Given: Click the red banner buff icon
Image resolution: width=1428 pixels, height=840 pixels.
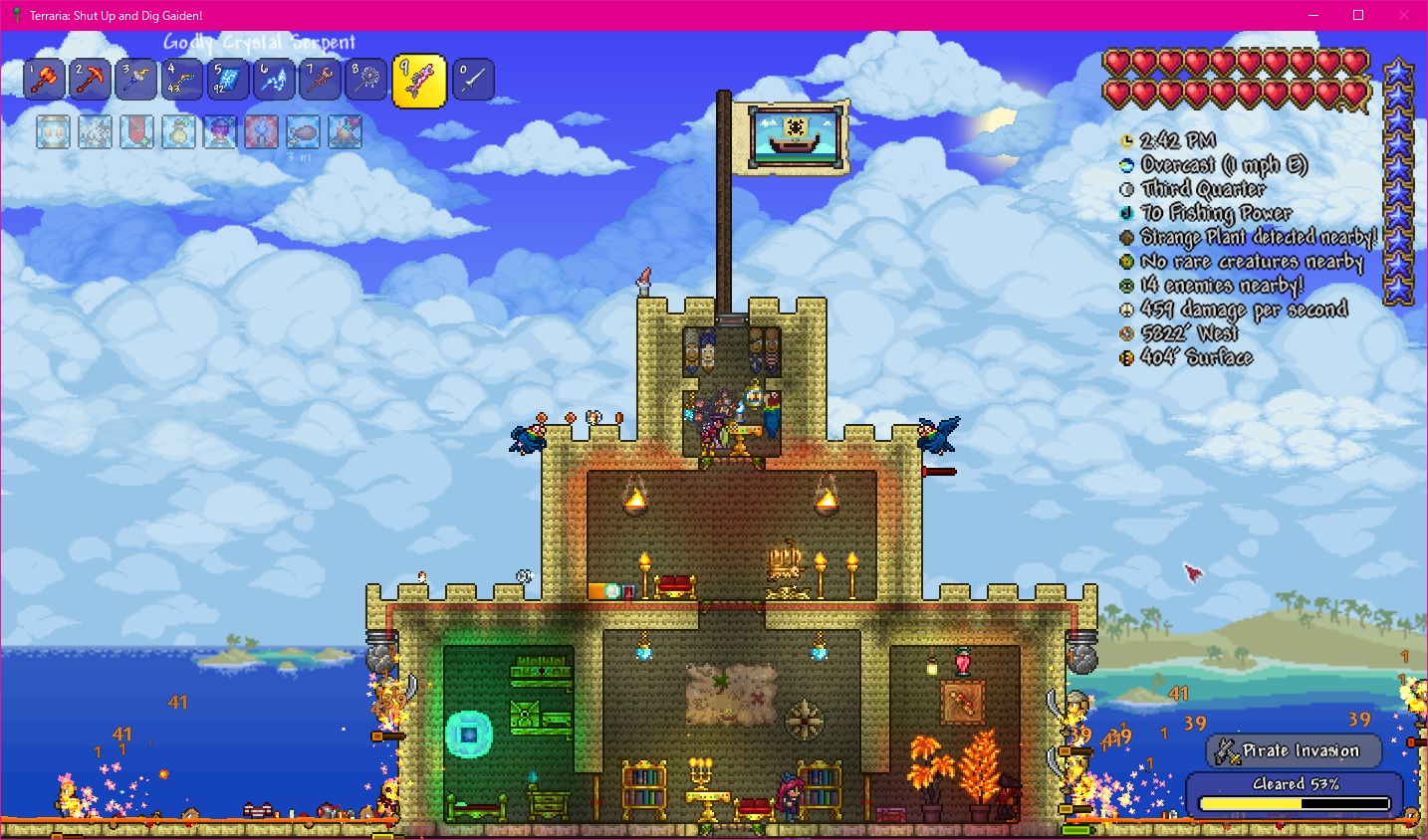Looking at the screenshot, I should point(136,131).
